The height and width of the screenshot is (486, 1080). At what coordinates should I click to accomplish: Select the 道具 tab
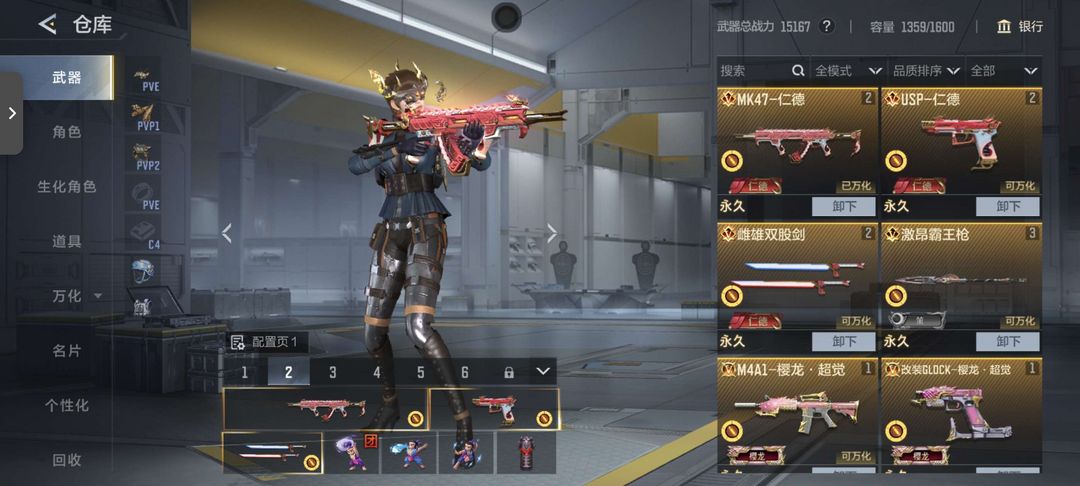click(66, 241)
